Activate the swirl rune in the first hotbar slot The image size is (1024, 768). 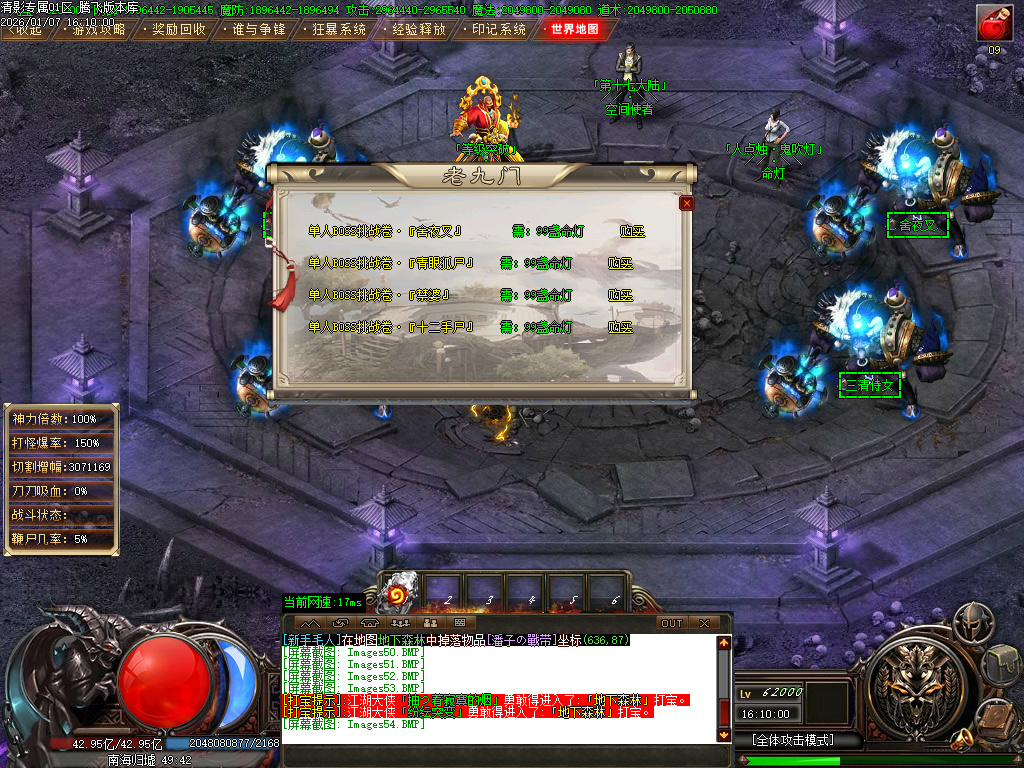tap(402, 589)
